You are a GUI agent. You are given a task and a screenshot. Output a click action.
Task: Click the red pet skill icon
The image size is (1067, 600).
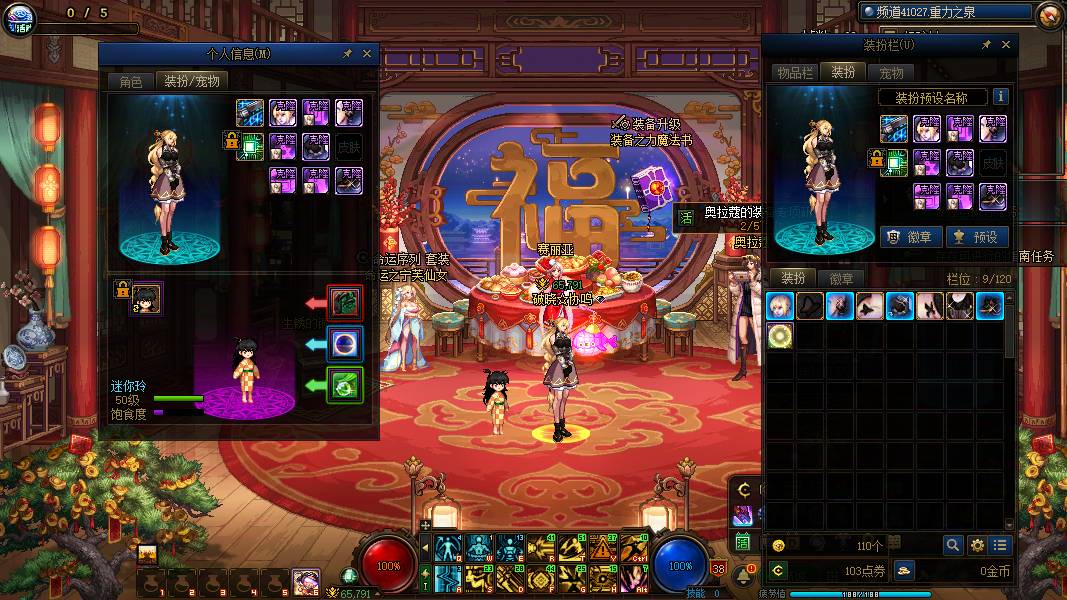tap(345, 302)
